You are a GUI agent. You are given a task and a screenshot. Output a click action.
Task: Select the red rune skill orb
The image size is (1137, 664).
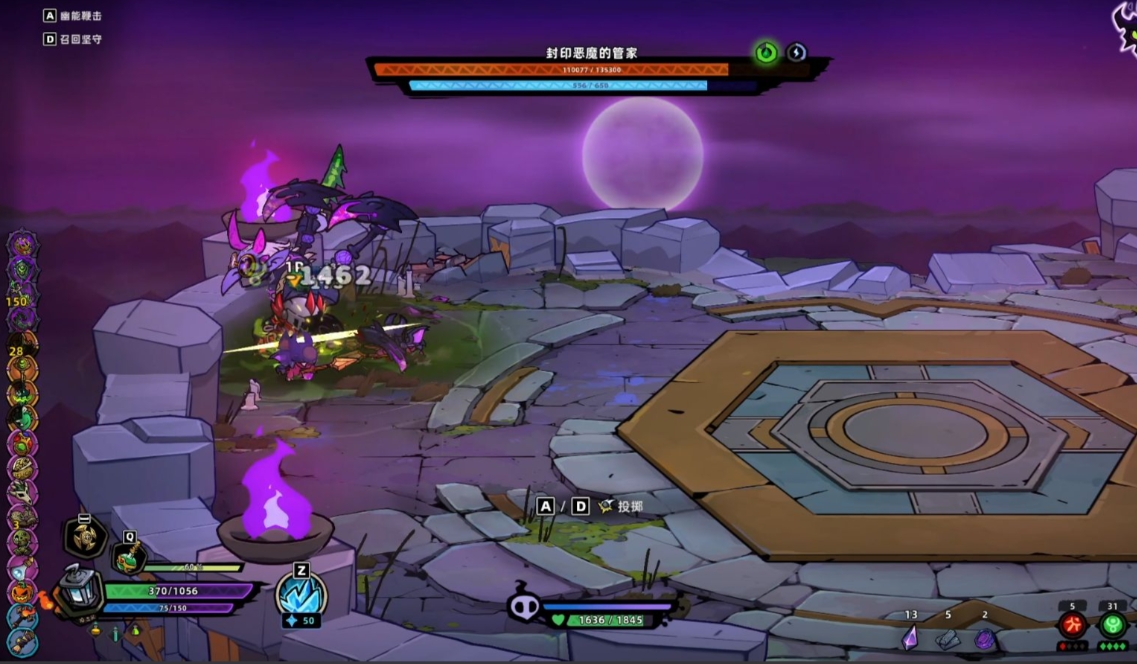click(1072, 626)
